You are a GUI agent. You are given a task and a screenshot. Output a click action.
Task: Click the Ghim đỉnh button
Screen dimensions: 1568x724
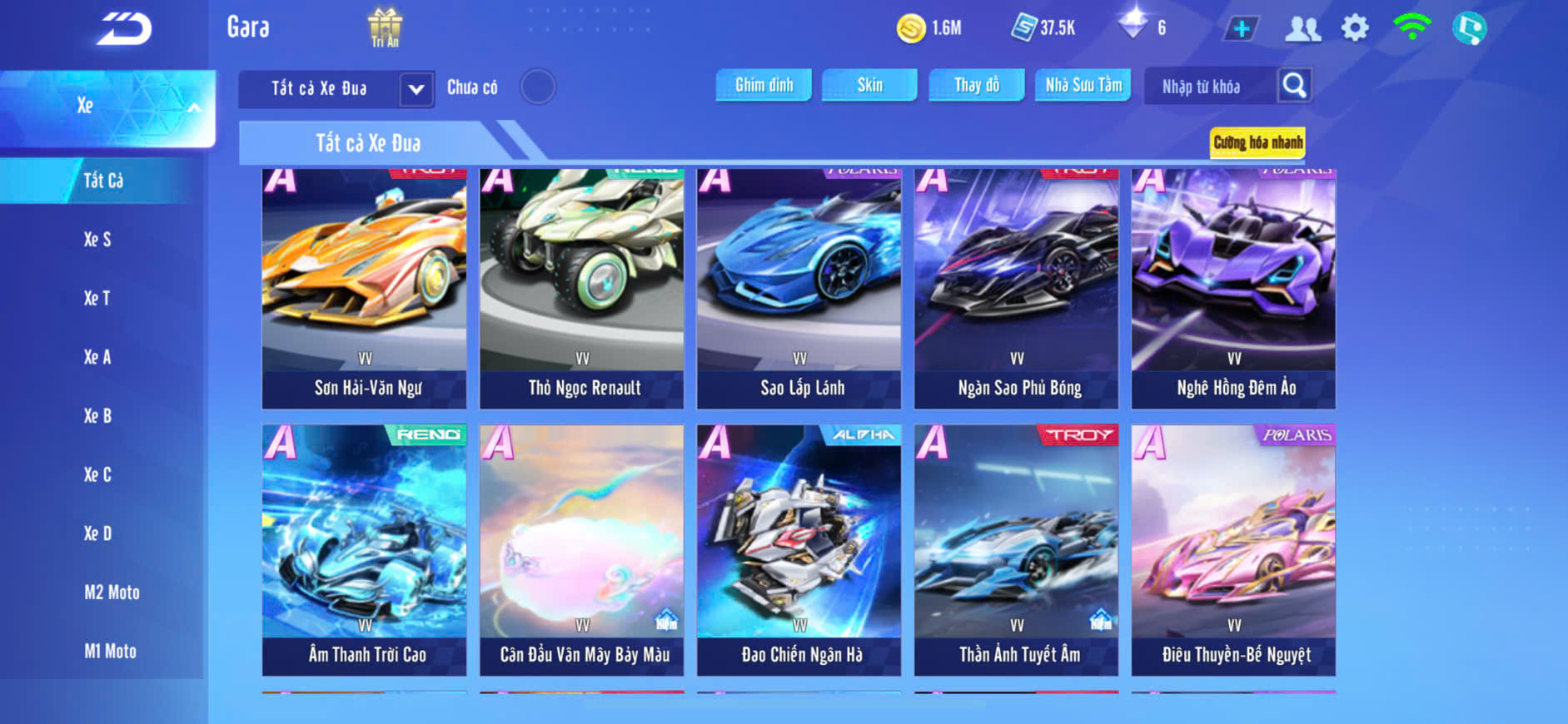click(764, 85)
